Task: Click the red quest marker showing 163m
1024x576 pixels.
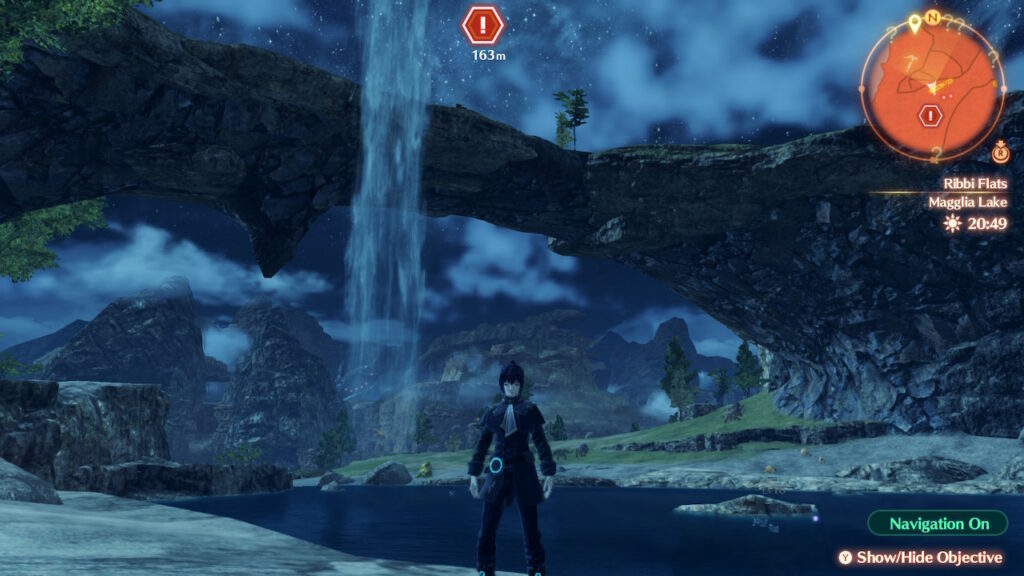Action: 484,24
